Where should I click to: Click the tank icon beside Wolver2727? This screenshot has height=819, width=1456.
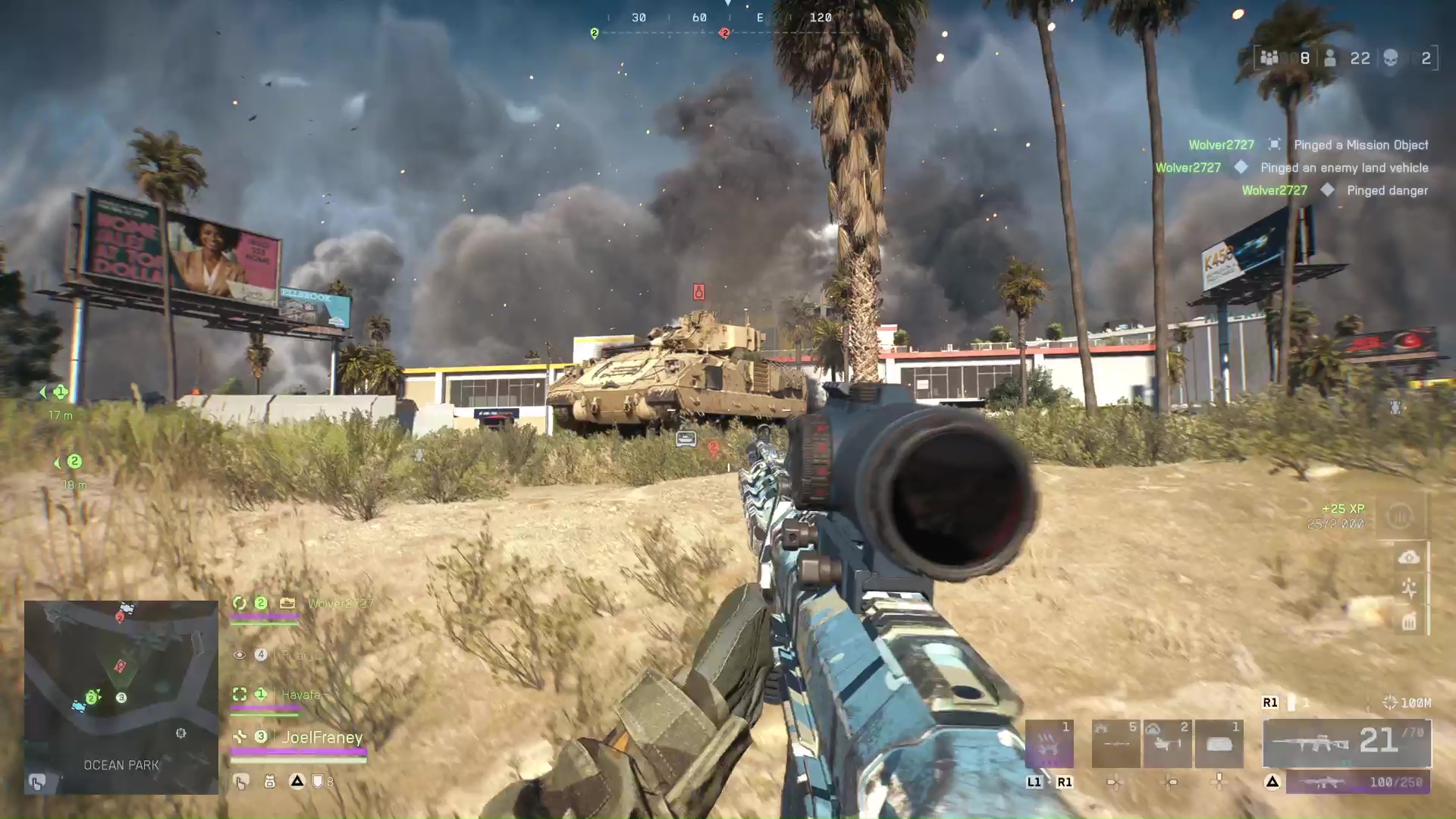click(287, 604)
